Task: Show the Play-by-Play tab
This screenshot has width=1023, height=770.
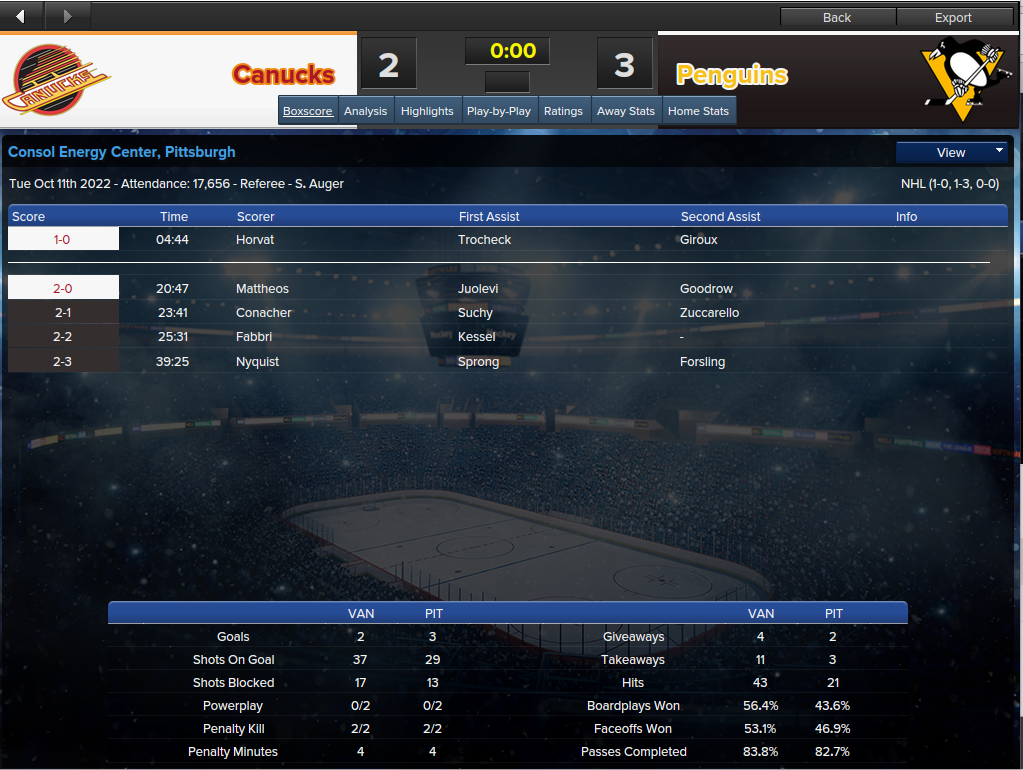Action: 499,111
